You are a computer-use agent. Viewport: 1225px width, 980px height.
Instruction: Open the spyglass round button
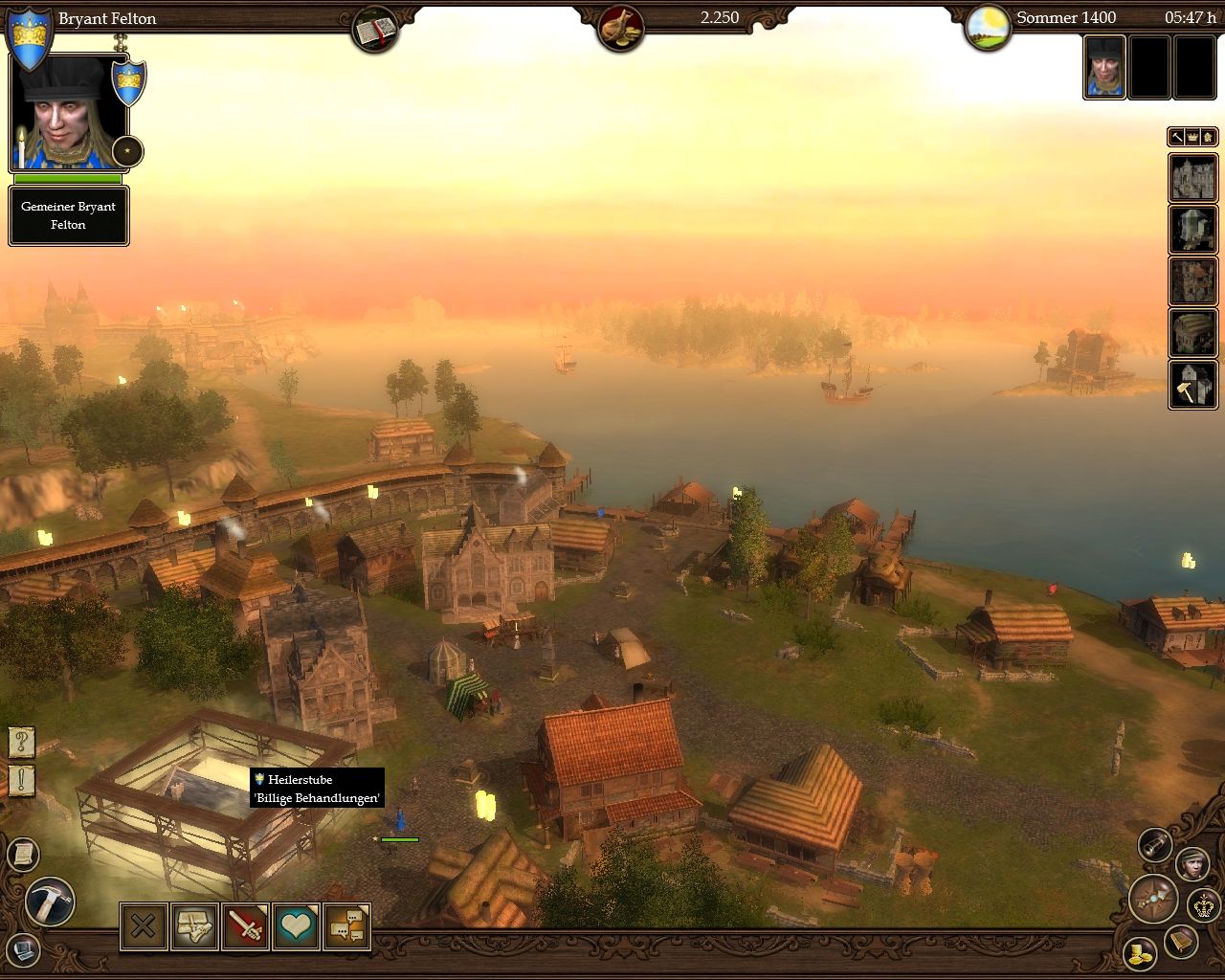[1155, 844]
